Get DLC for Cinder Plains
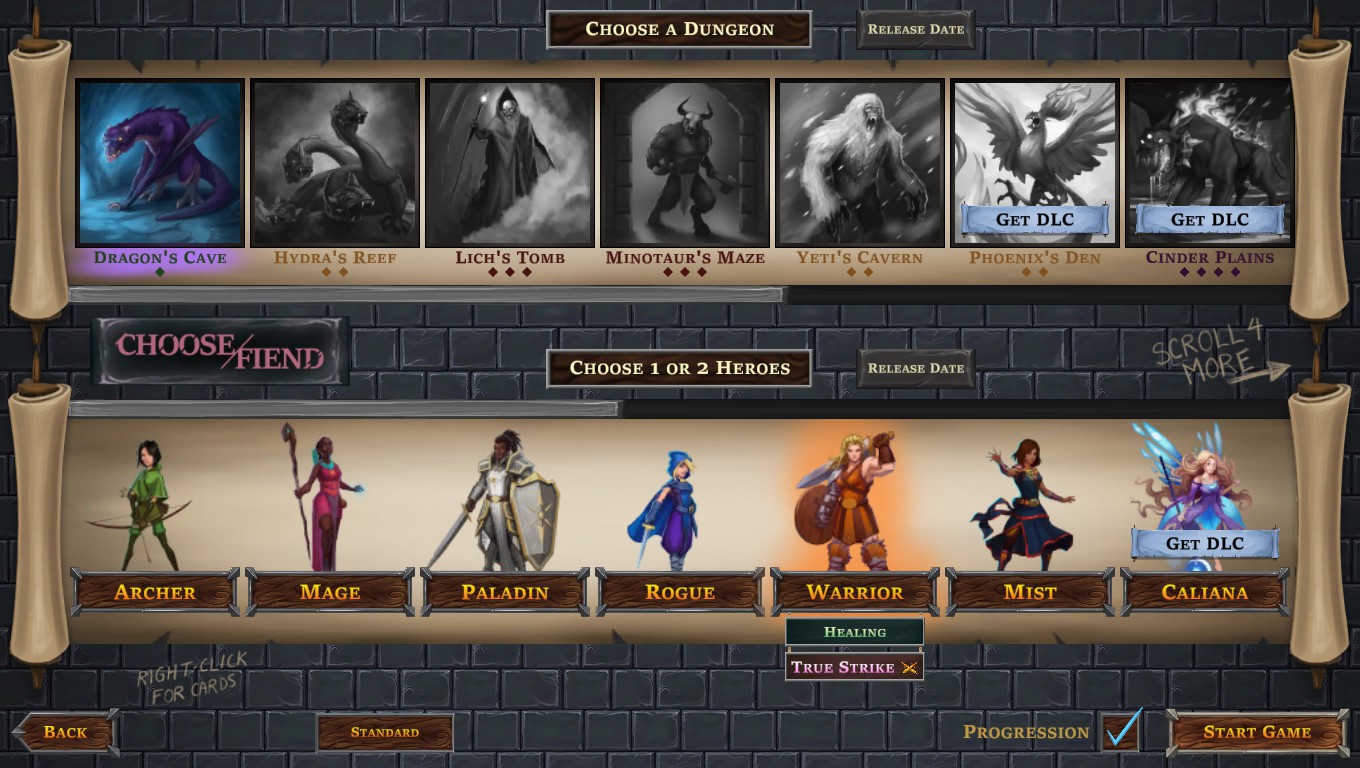Viewport: 1360px width, 768px height. point(1209,220)
